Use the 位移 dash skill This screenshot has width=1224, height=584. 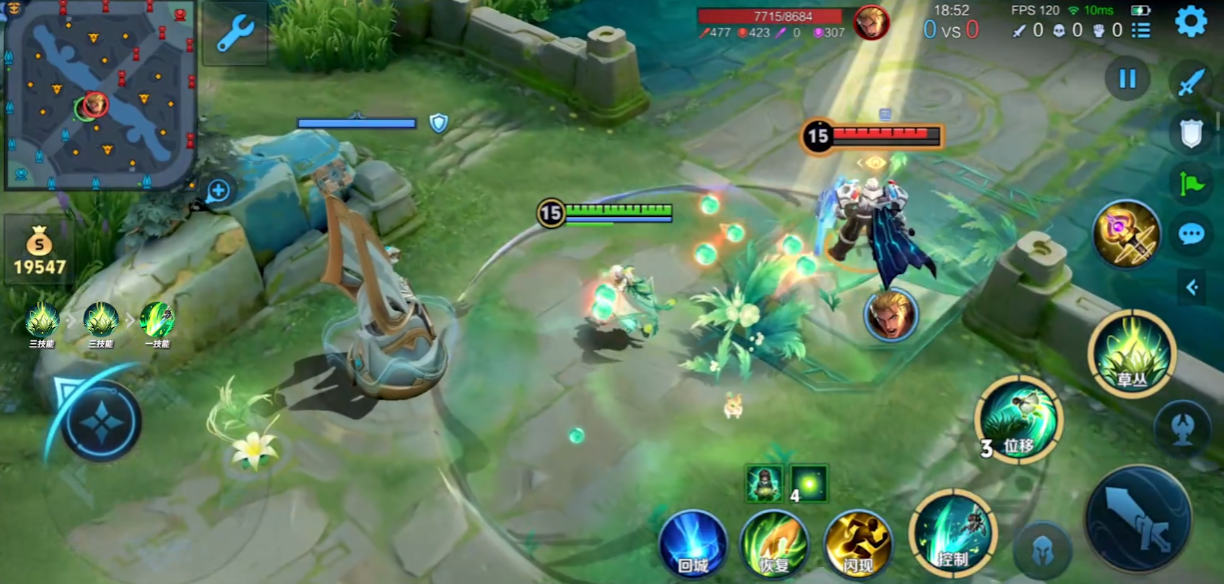pos(1019,420)
